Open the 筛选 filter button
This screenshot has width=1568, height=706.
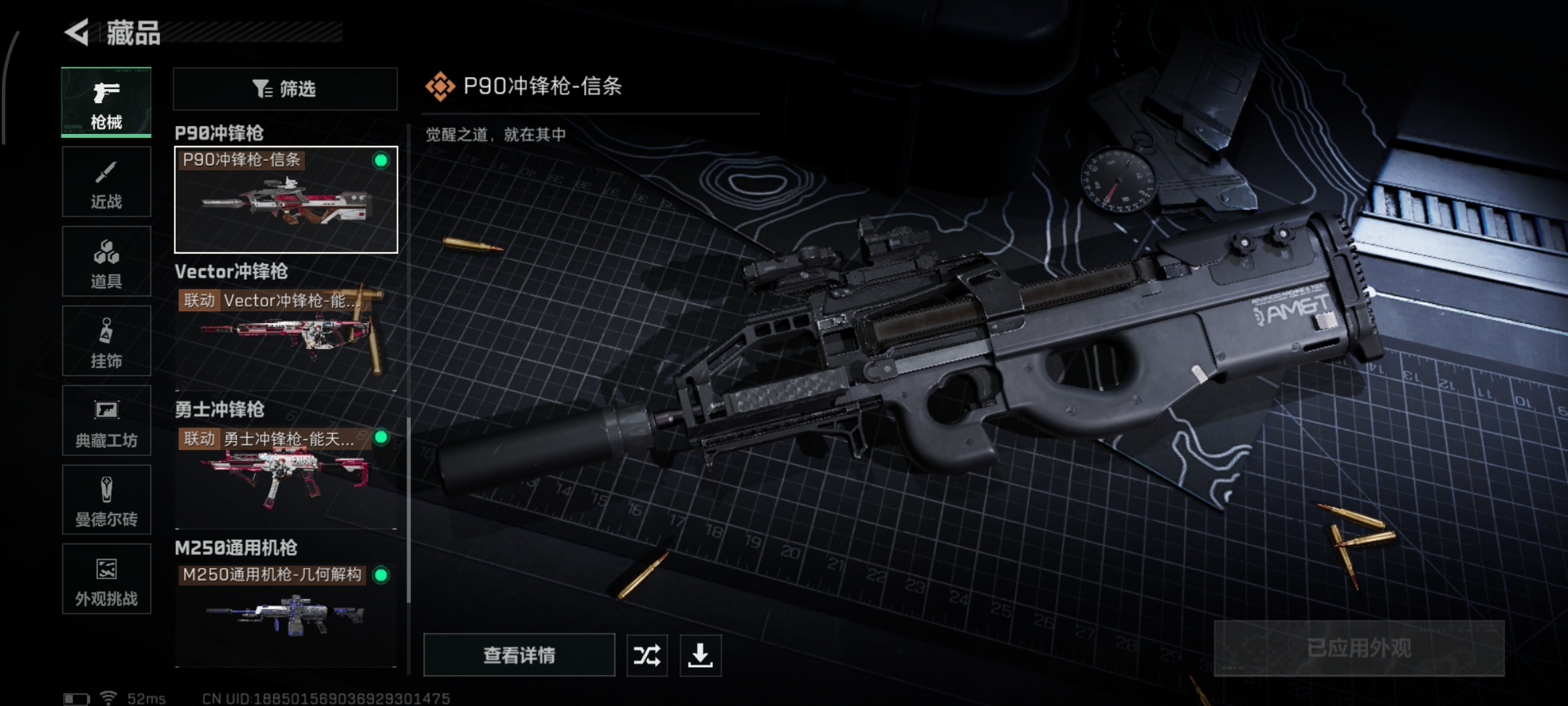(x=285, y=89)
